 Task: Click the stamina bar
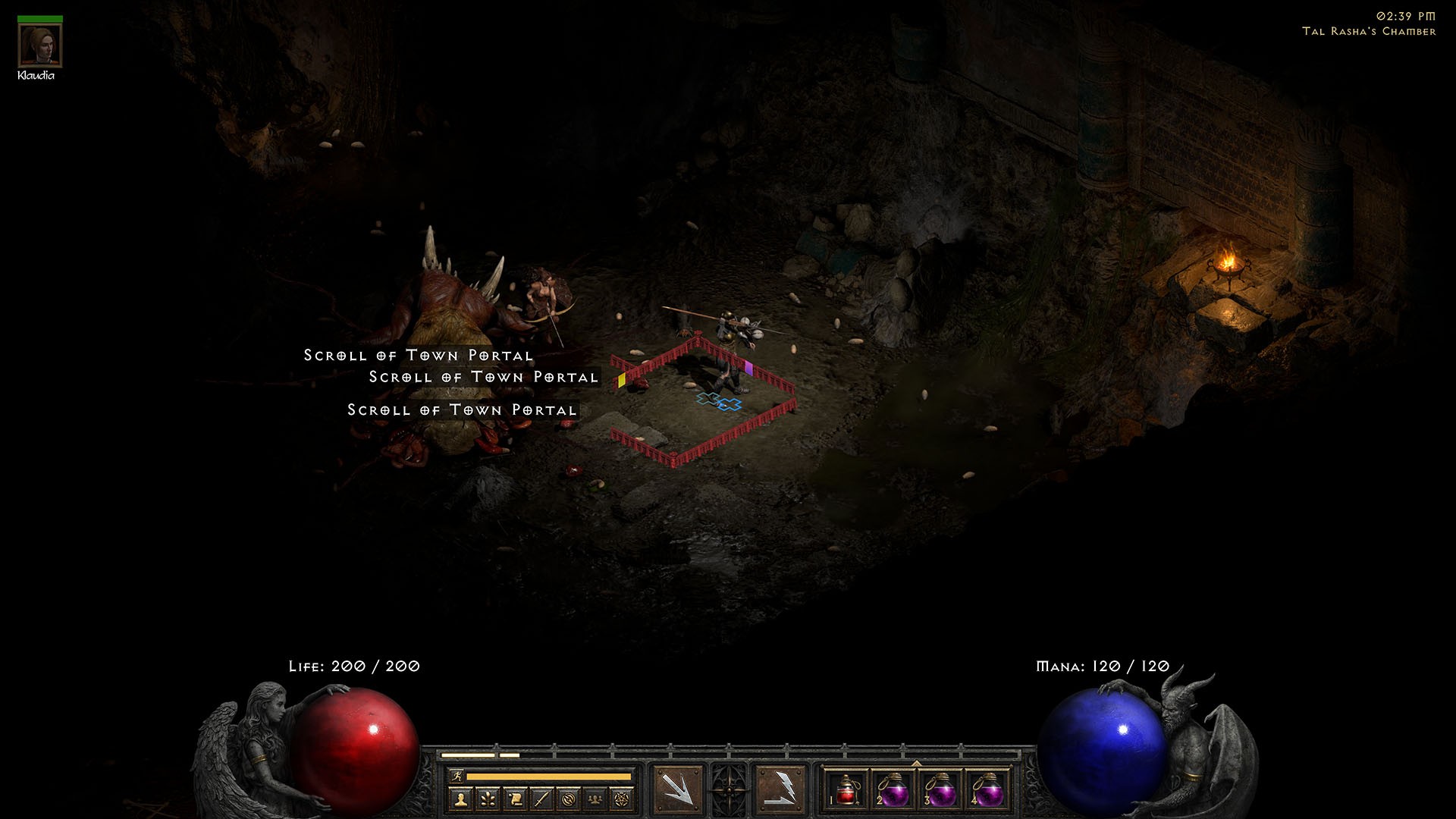click(x=554, y=777)
